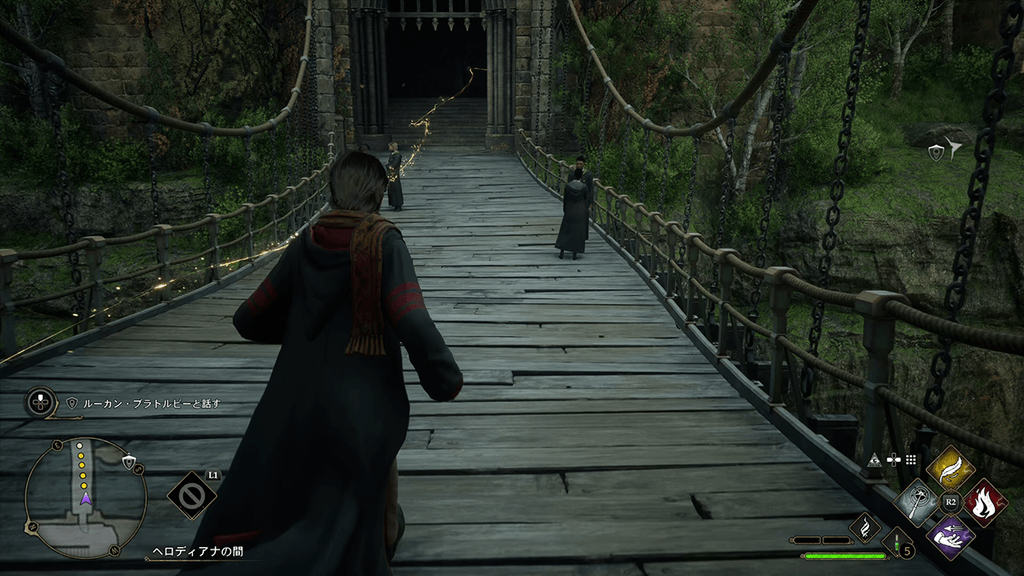The image size is (1024, 576).
Task: Cast the red fire spell
Action: coord(984,501)
